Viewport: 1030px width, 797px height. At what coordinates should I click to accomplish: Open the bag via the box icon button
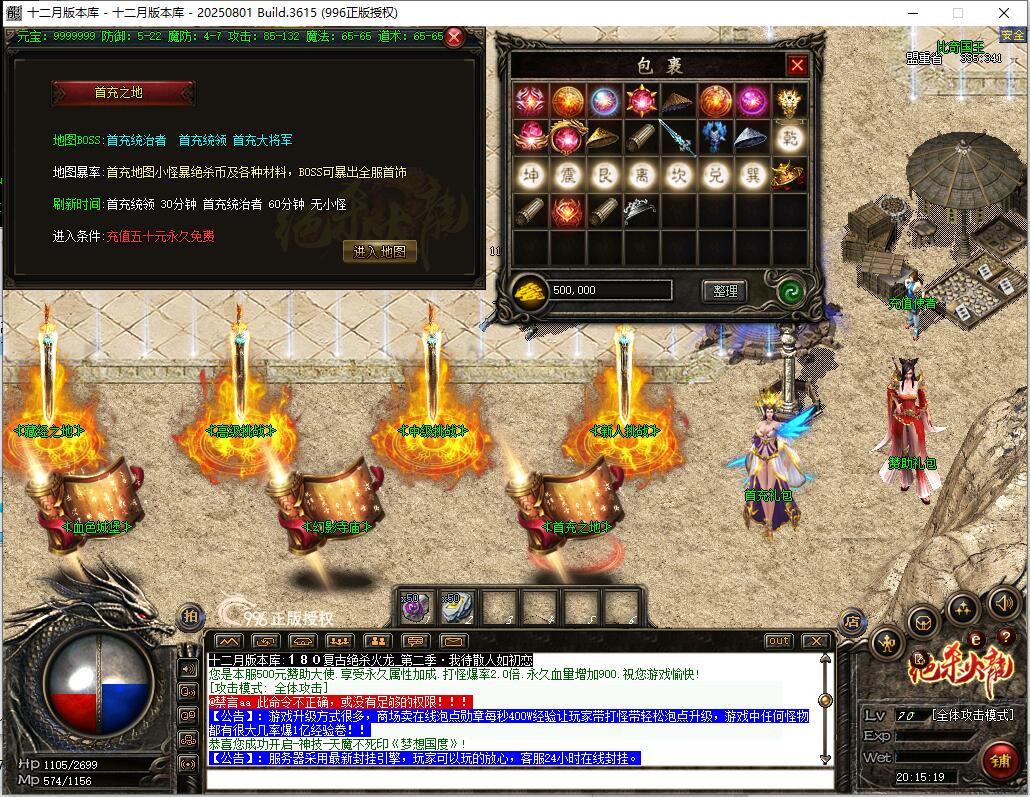(922, 622)
